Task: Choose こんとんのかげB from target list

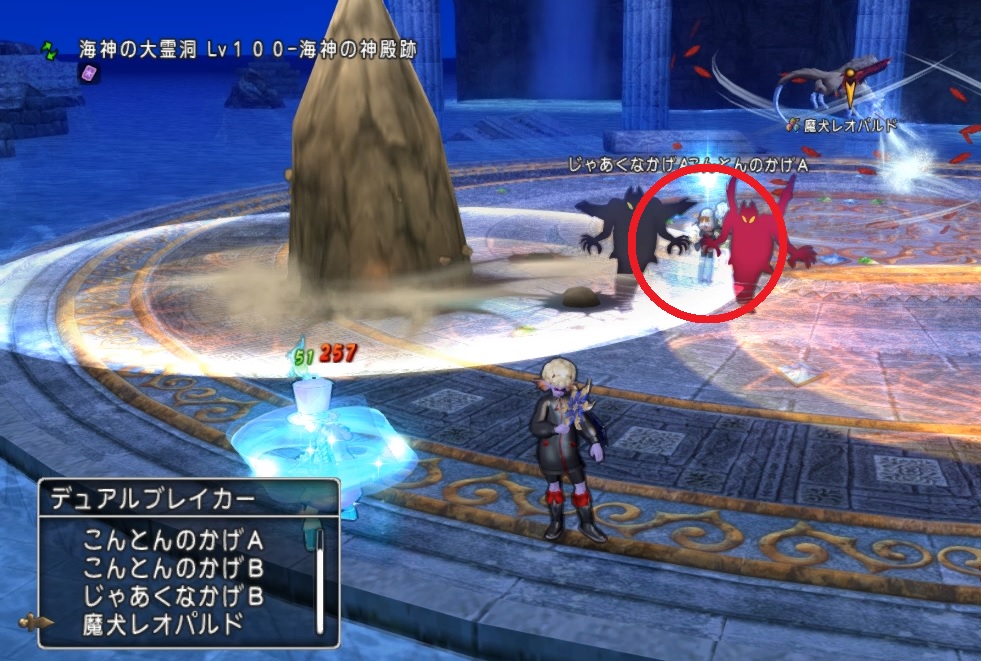Action: [x=174, y=569]
